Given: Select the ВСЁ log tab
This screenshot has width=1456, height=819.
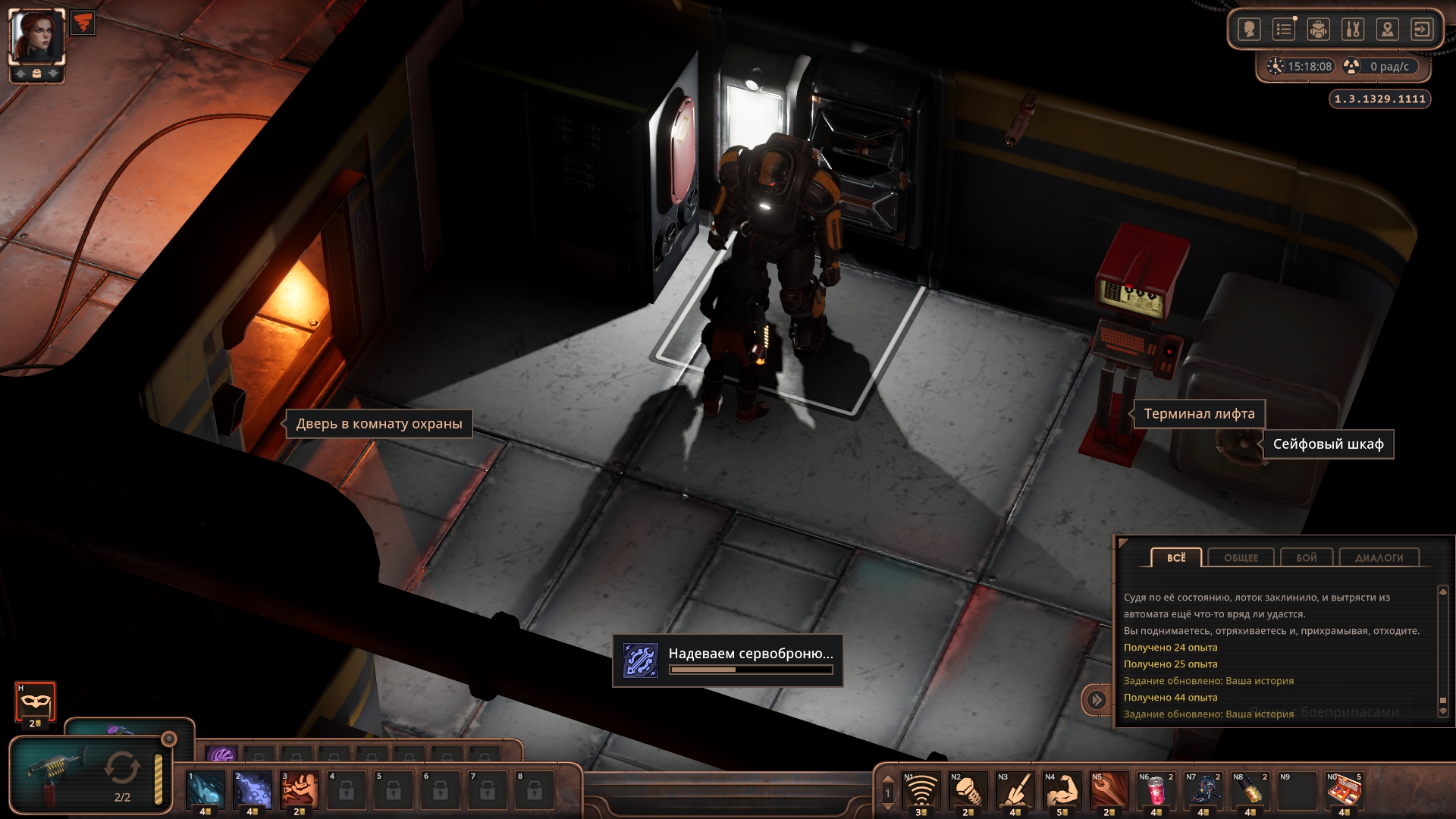Looking at the screenshot, I should pos(1176,558).
